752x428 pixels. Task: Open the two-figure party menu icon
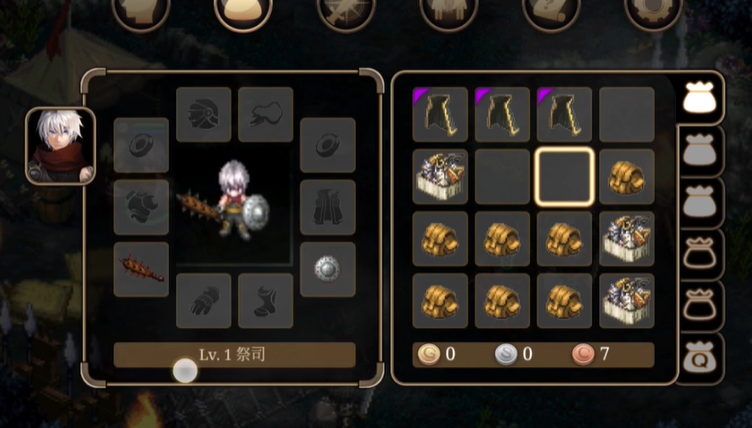click(449, 12)
